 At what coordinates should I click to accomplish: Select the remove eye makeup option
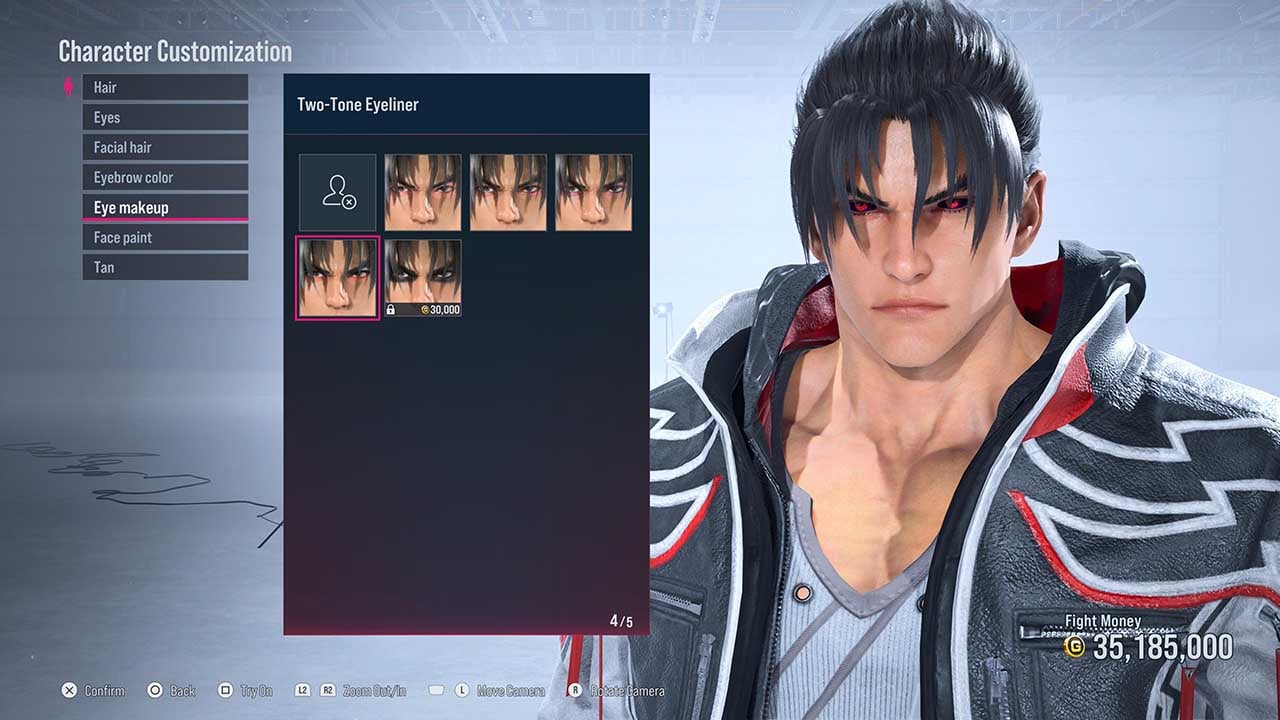(337, 191)
